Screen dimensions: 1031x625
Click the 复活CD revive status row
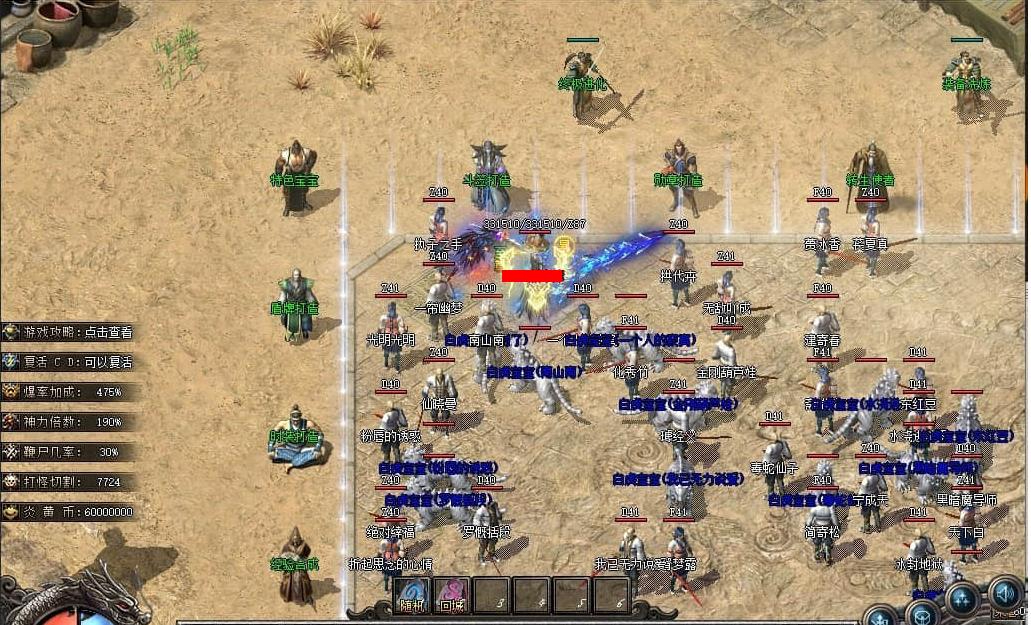tap(70, 362)
